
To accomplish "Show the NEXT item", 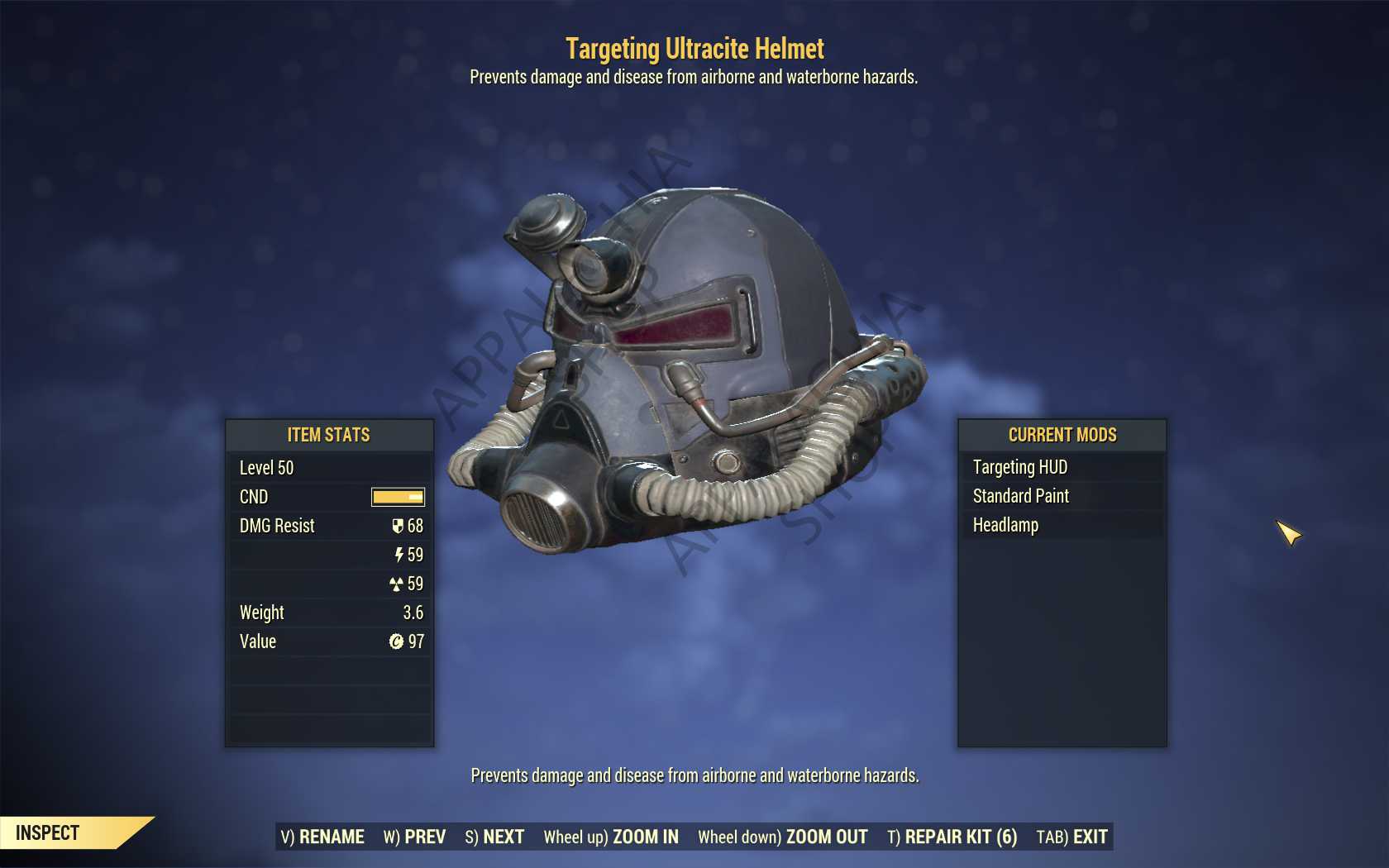I will pos(494,837).
